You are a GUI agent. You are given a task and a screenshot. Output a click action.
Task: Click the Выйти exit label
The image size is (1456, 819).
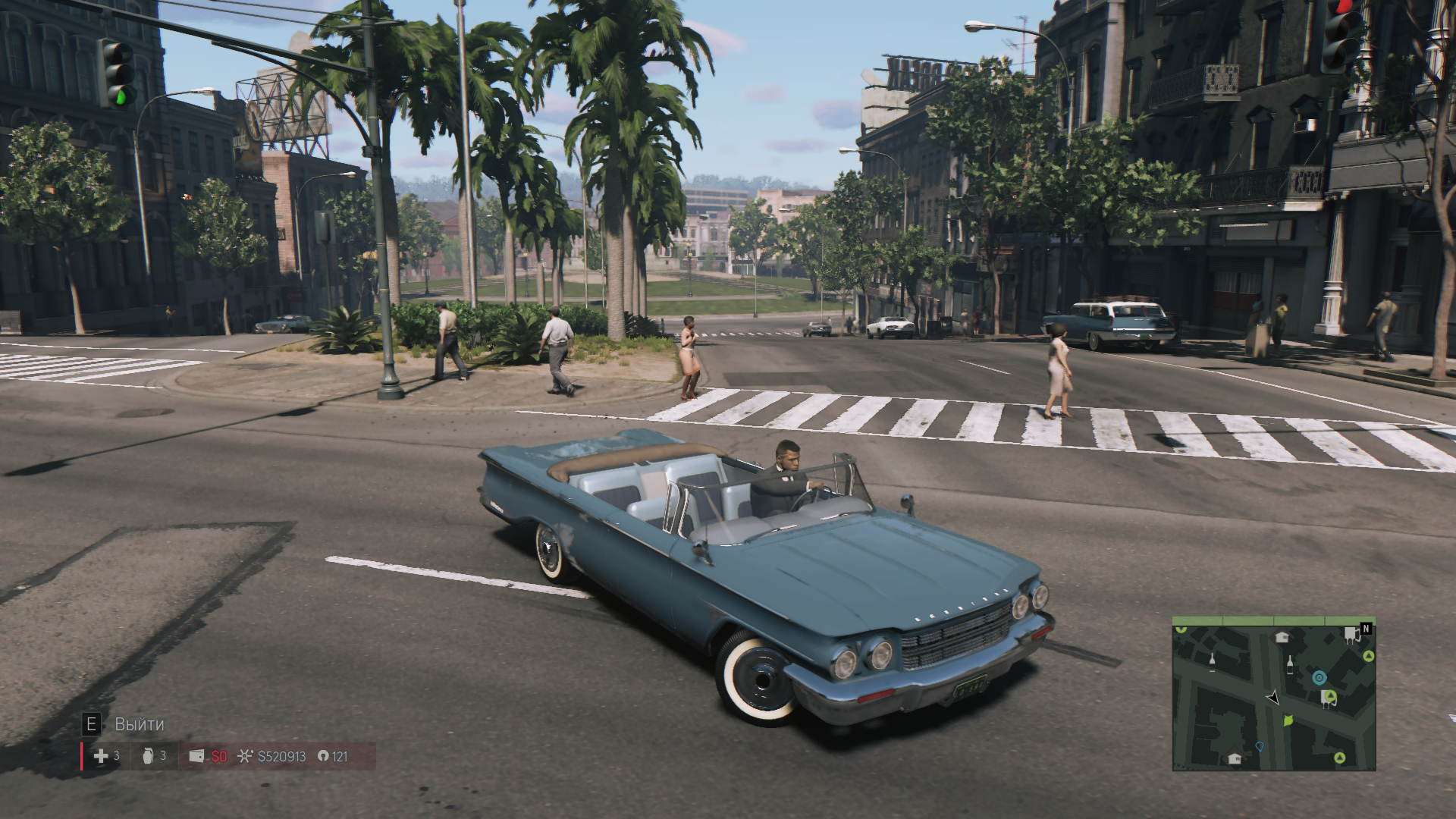pyautogui.click(x=140, y=723)
